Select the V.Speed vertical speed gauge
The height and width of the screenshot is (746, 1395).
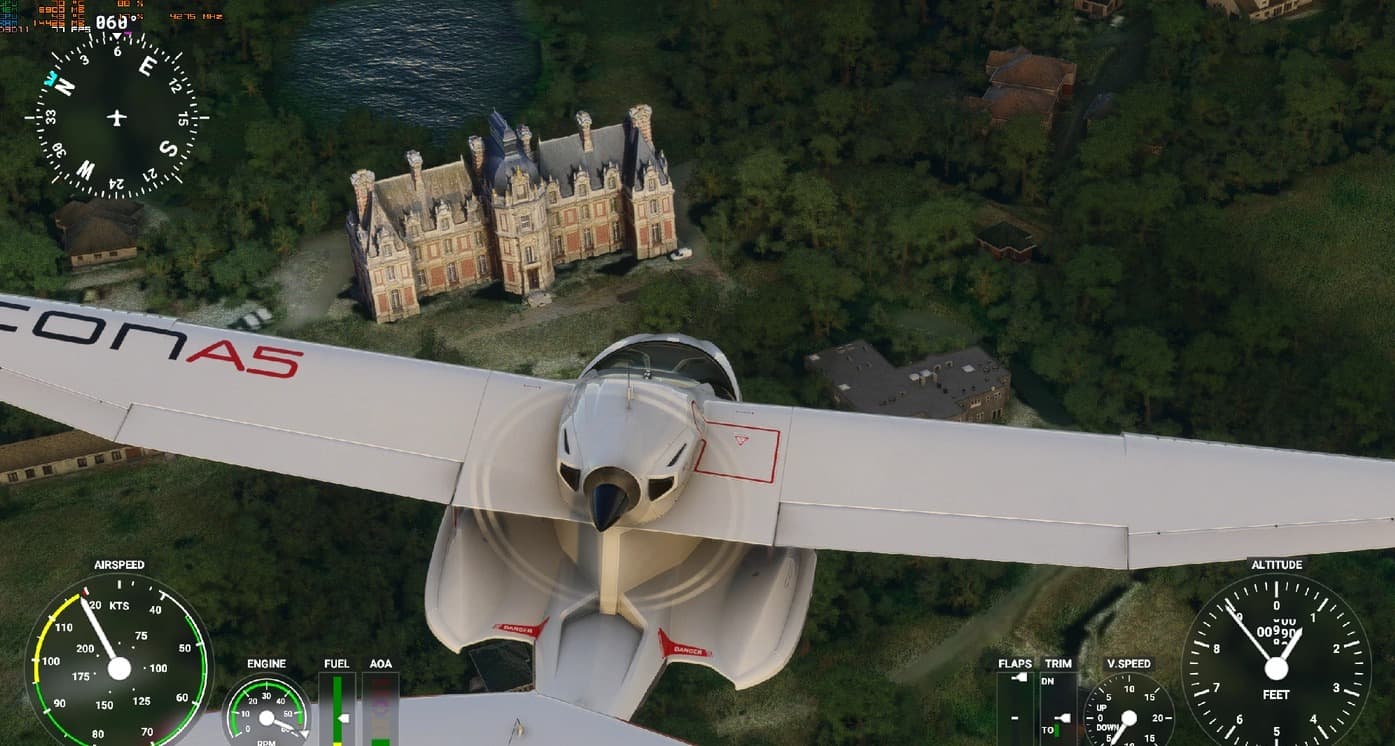pos(1129,715)
